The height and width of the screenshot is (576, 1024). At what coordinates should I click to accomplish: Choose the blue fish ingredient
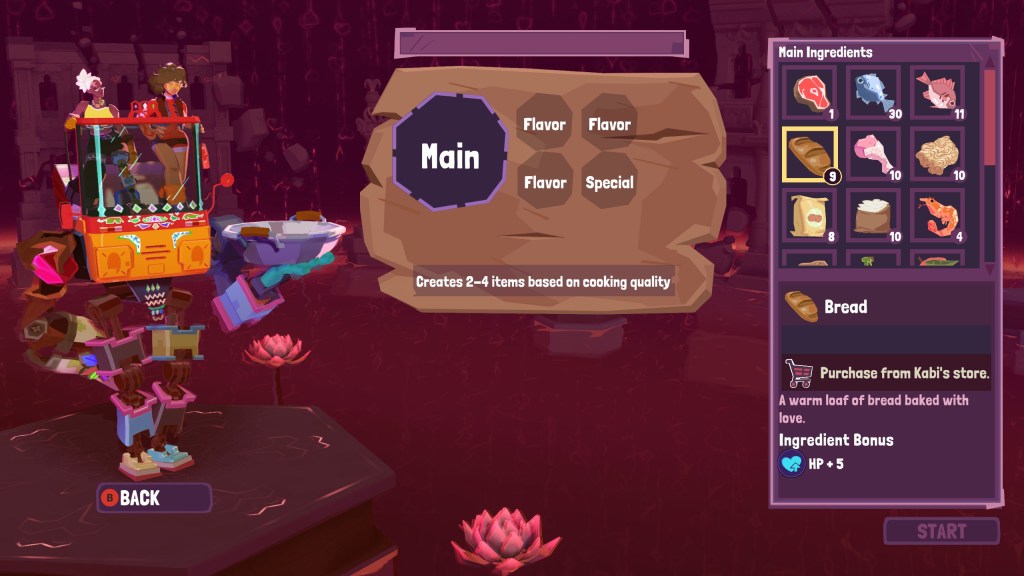(x=874, y=94)
